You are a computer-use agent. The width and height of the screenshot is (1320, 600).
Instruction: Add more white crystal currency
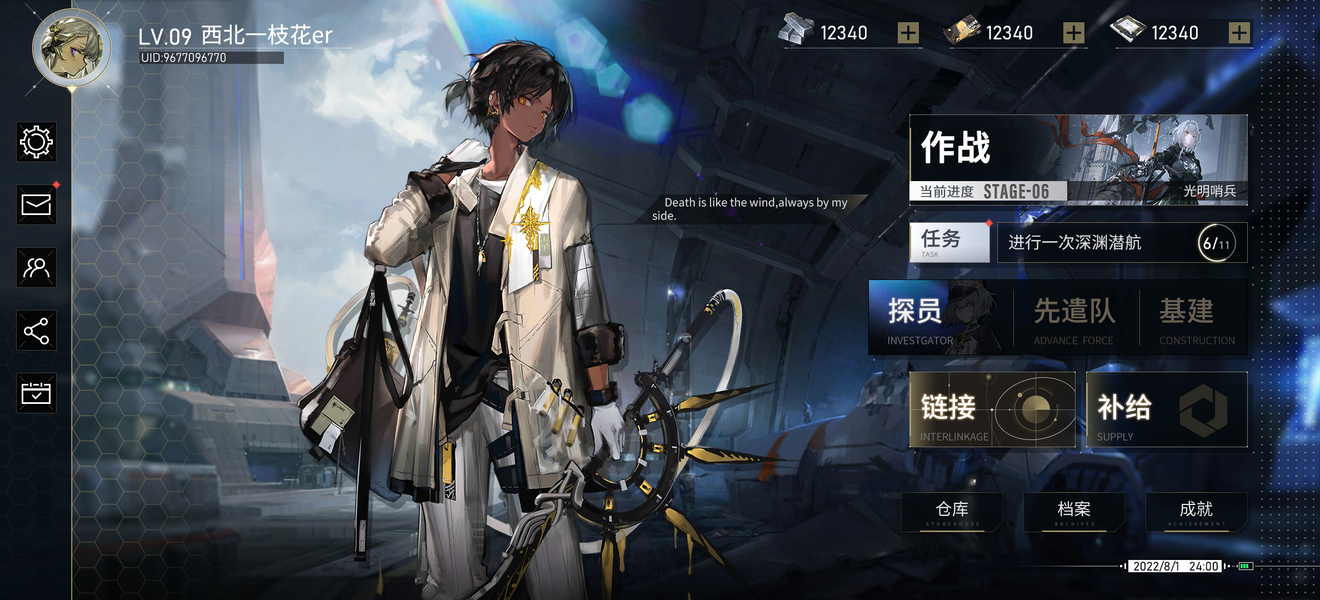(1239, 33)
